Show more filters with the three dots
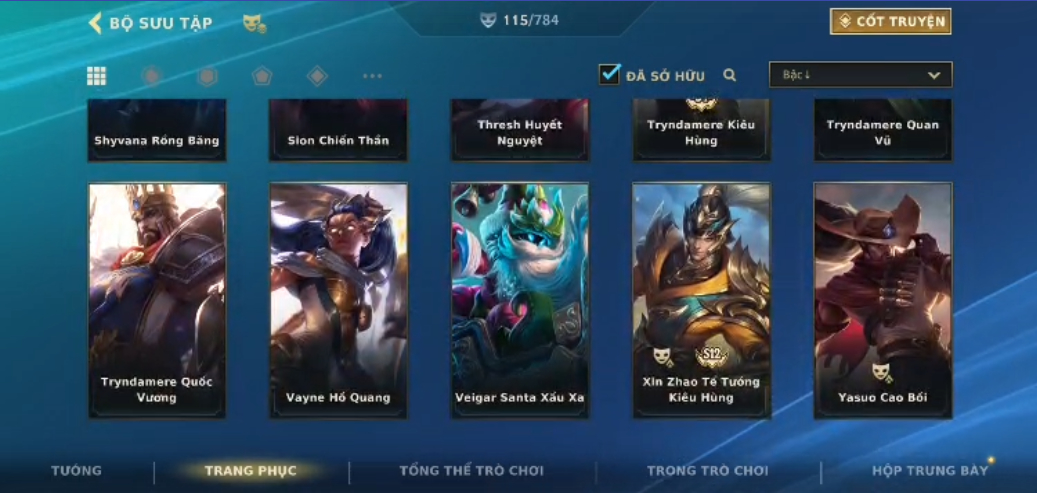The image size is (1037, 493). click(372, 76)
